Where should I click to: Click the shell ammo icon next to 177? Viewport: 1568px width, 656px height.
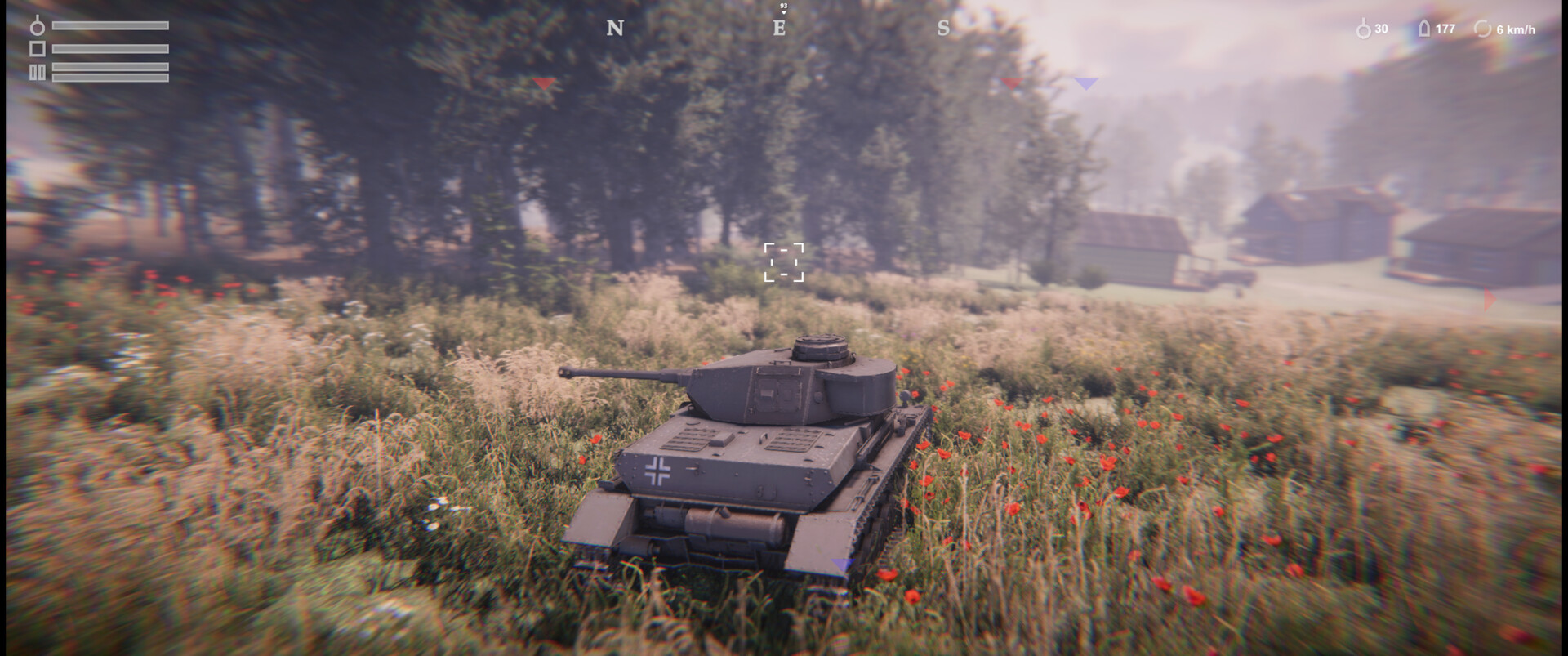point(1423,28)
